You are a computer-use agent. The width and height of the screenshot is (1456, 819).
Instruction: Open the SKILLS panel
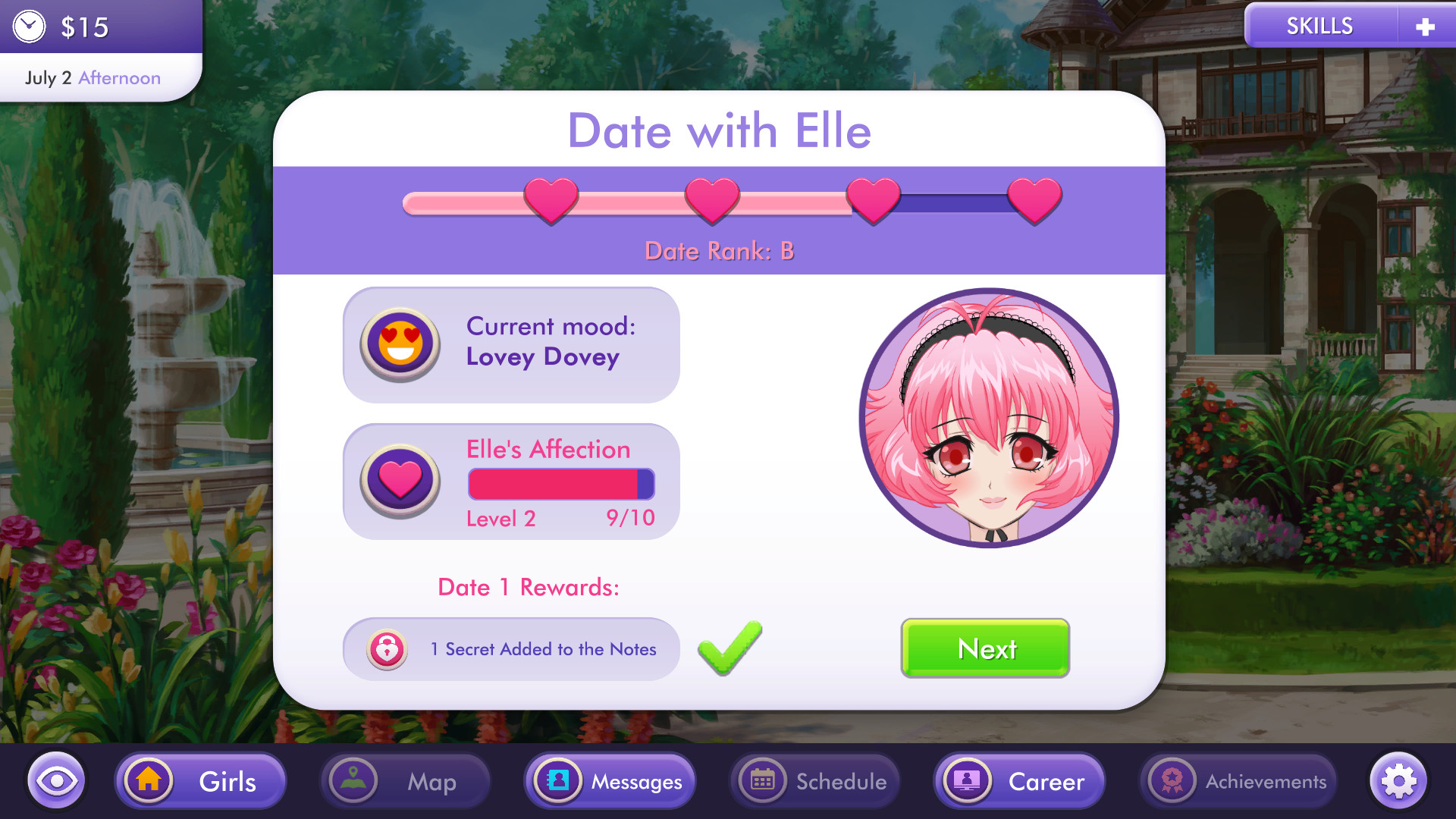pos(1319,25)
